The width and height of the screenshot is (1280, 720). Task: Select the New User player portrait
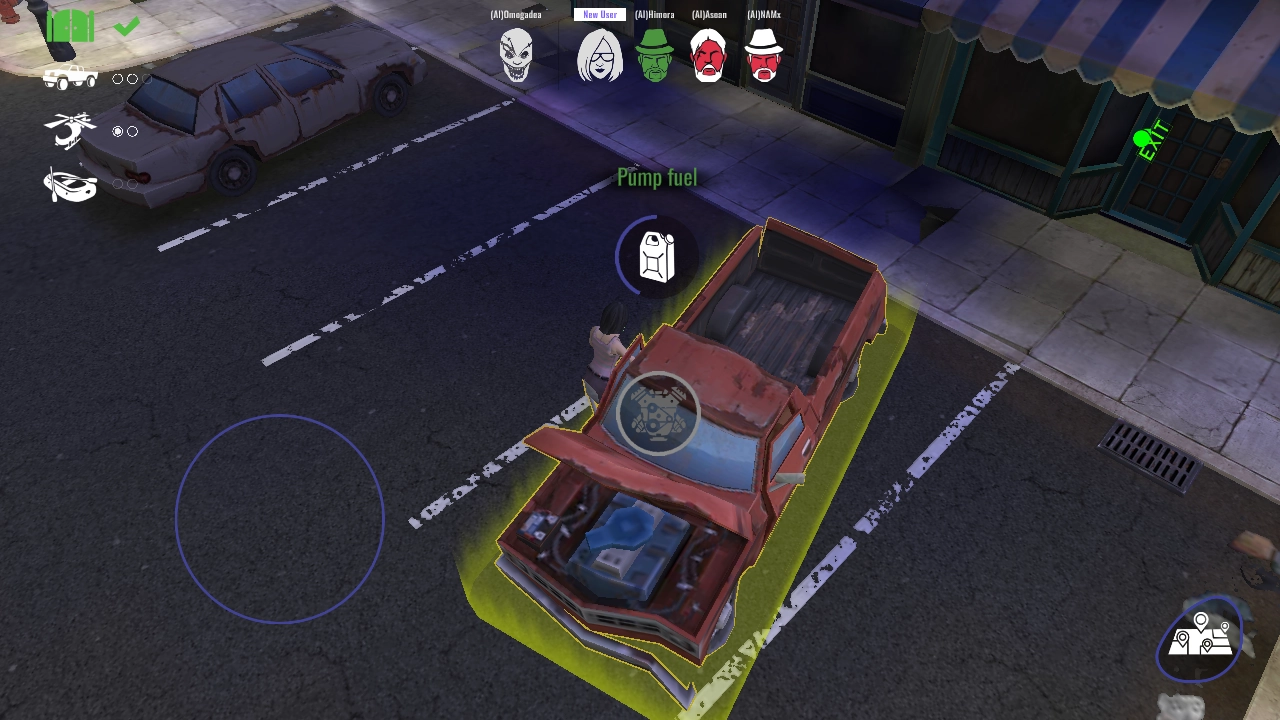point(600,55)
